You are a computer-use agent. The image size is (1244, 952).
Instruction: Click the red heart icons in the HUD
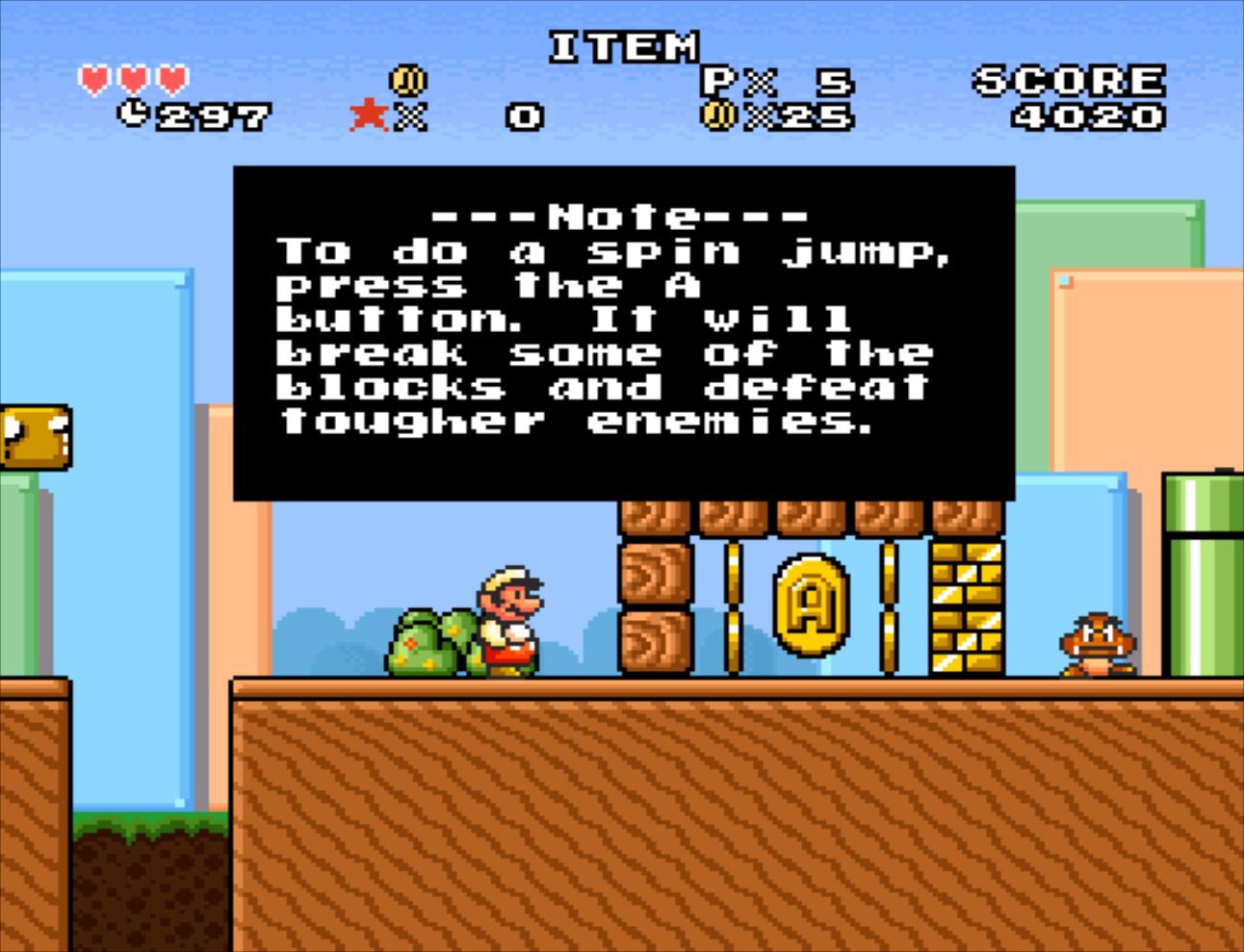(132, 79)
